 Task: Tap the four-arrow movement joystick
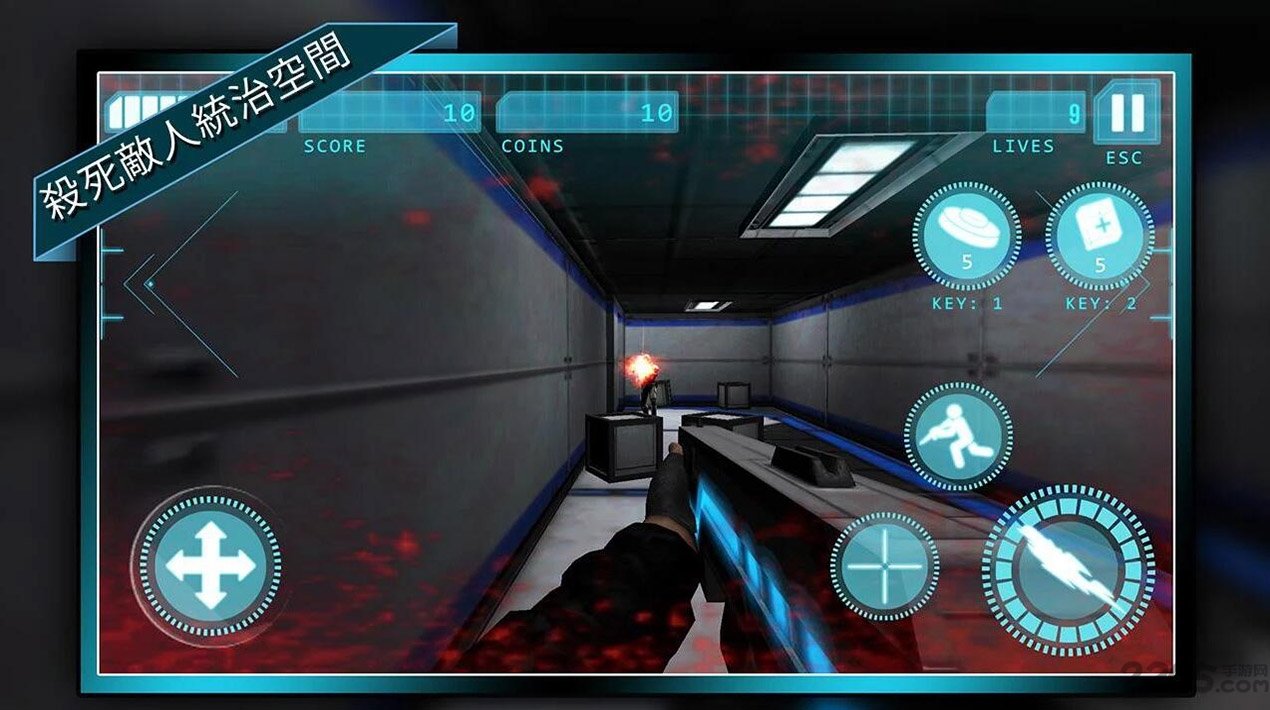(x=210, y=565)
